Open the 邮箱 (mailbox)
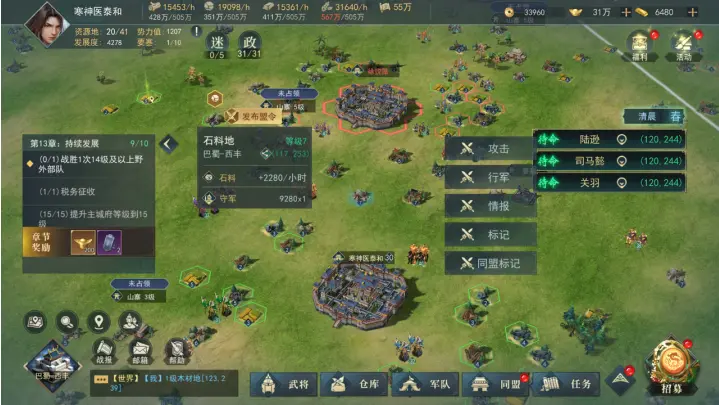Viewport: 719px width, 405px height. 140,351
